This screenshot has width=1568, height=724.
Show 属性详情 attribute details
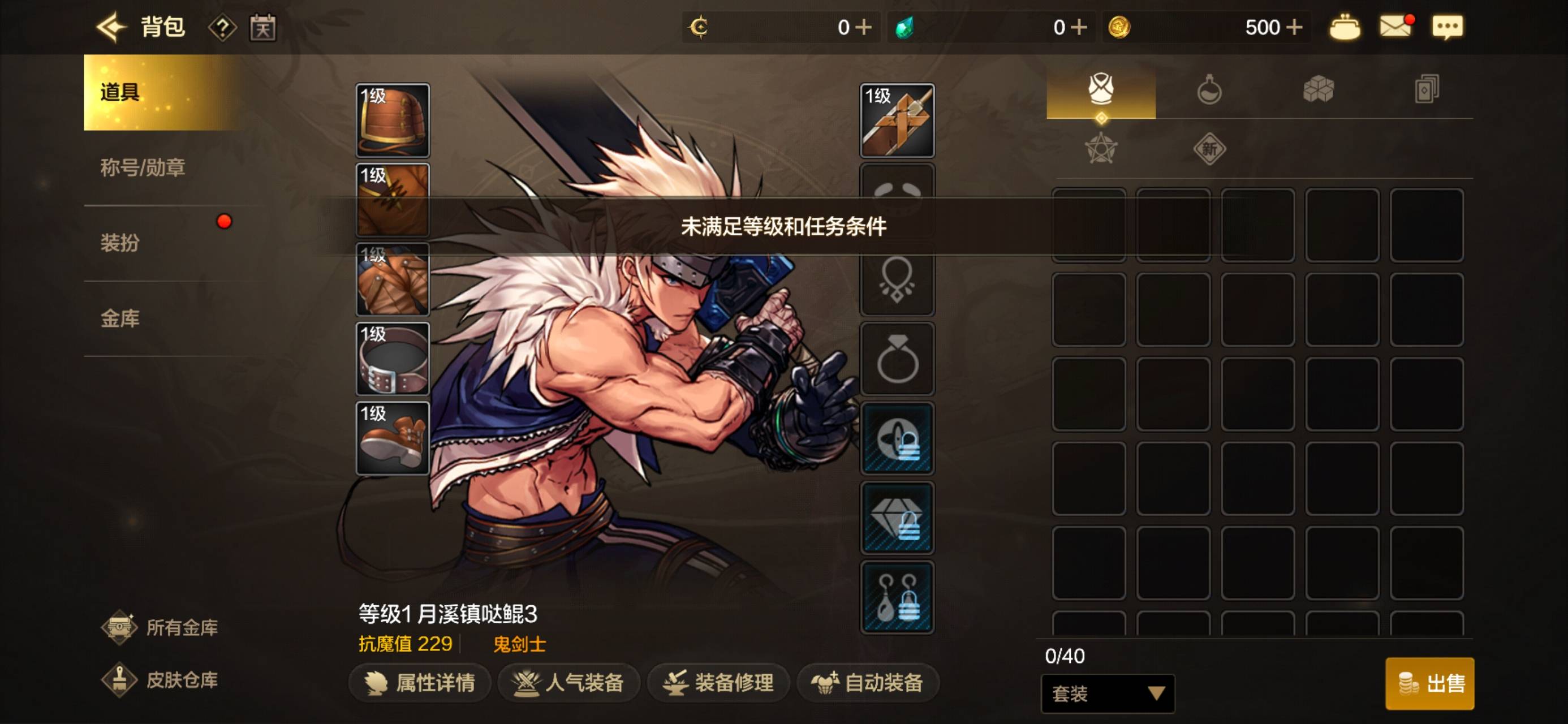(x=420, y=683)
